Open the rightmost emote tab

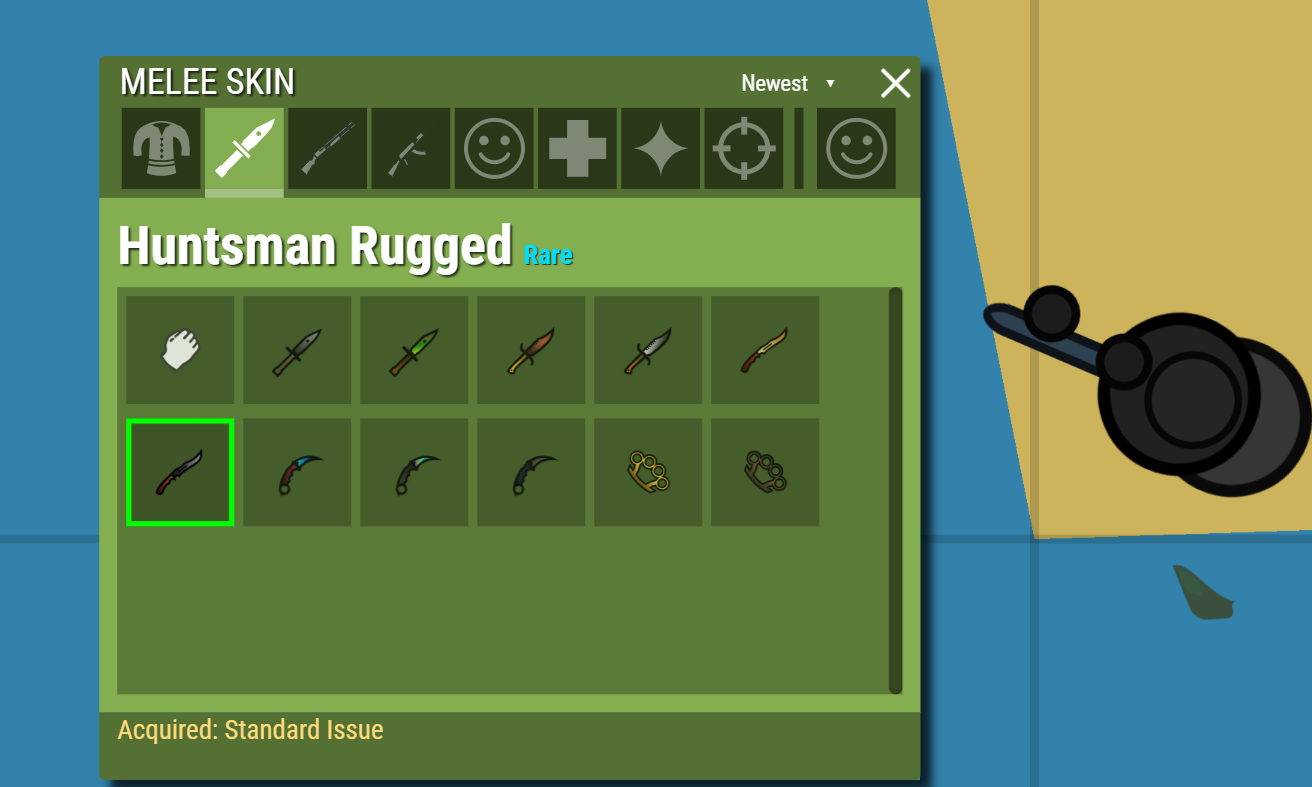[x=857, y=149]
